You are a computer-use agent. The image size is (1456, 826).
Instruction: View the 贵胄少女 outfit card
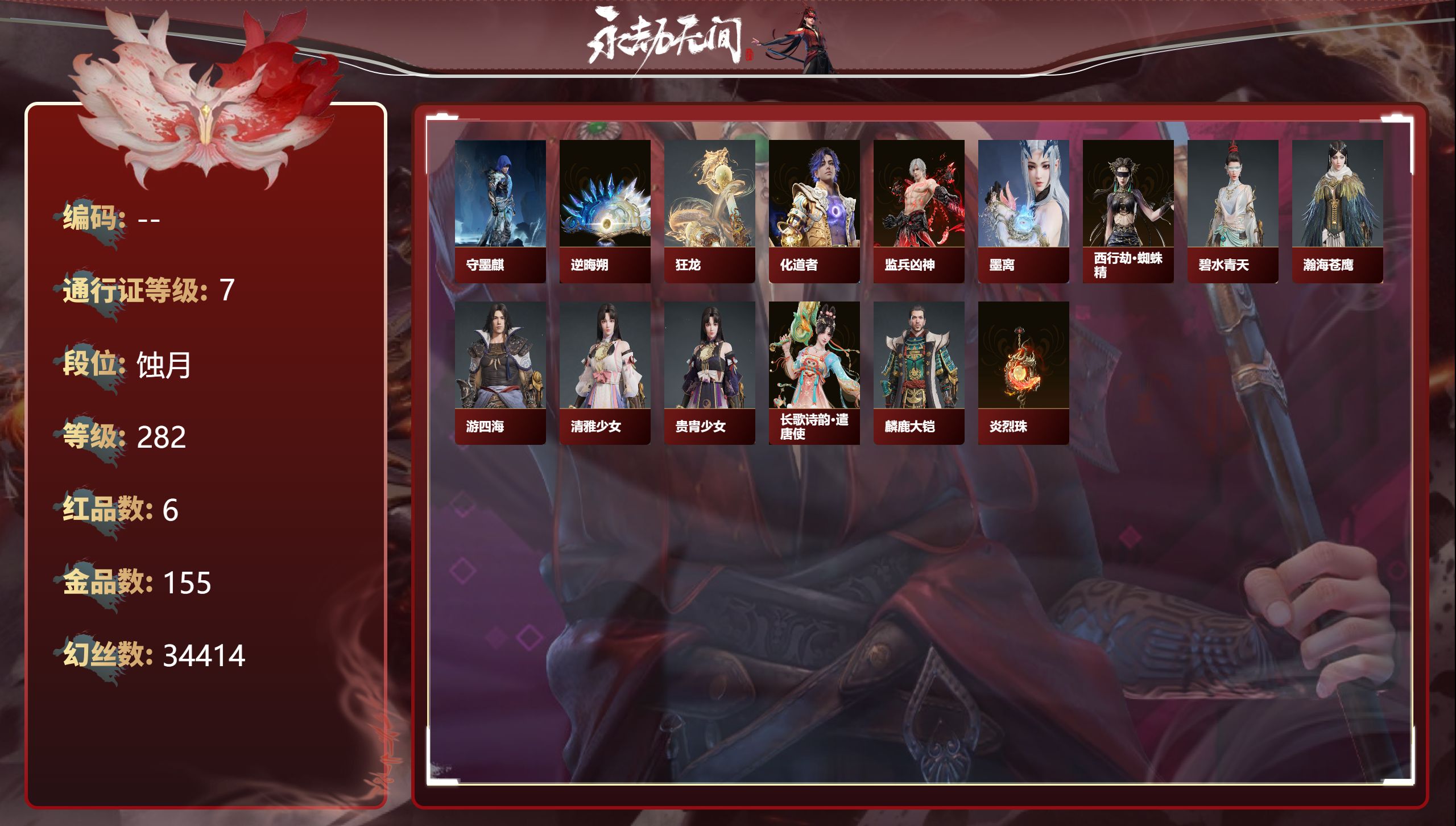tap(709, 373)
